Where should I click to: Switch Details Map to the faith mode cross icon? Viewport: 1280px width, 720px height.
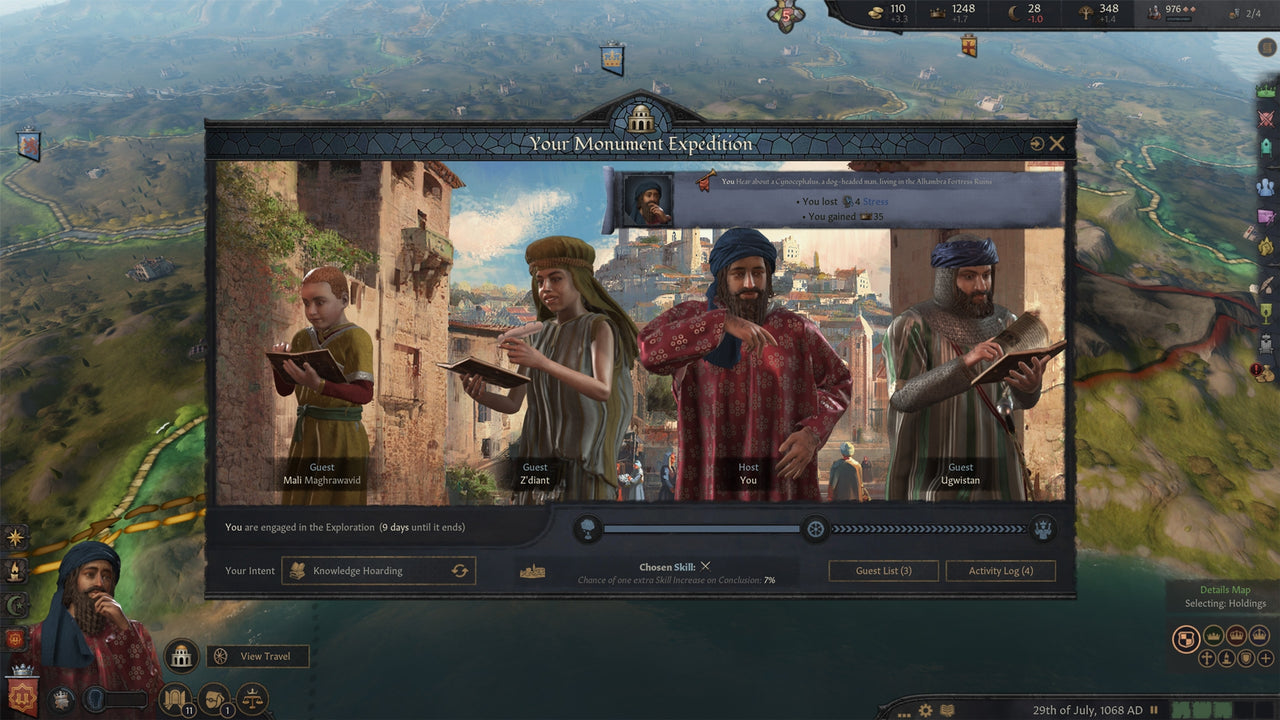click(x=1207, y=658)
